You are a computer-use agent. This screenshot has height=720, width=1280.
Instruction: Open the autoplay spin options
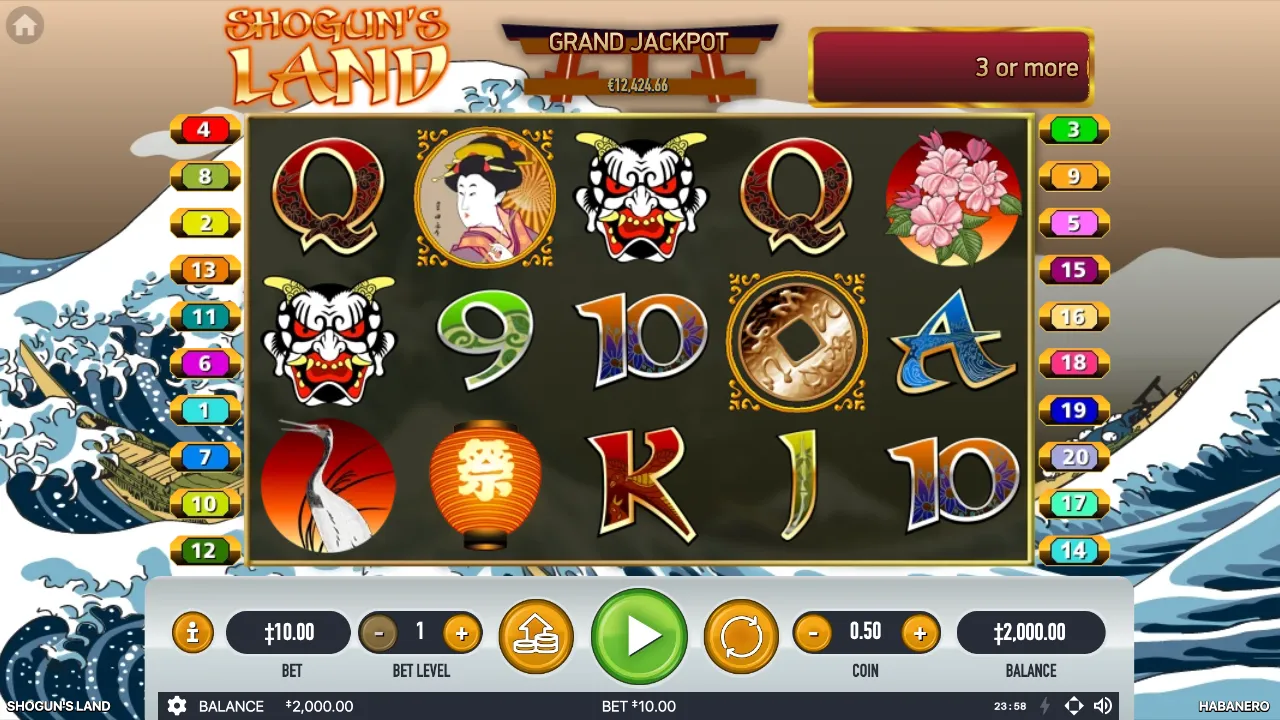pyautogui.click(x=740, y=632)
